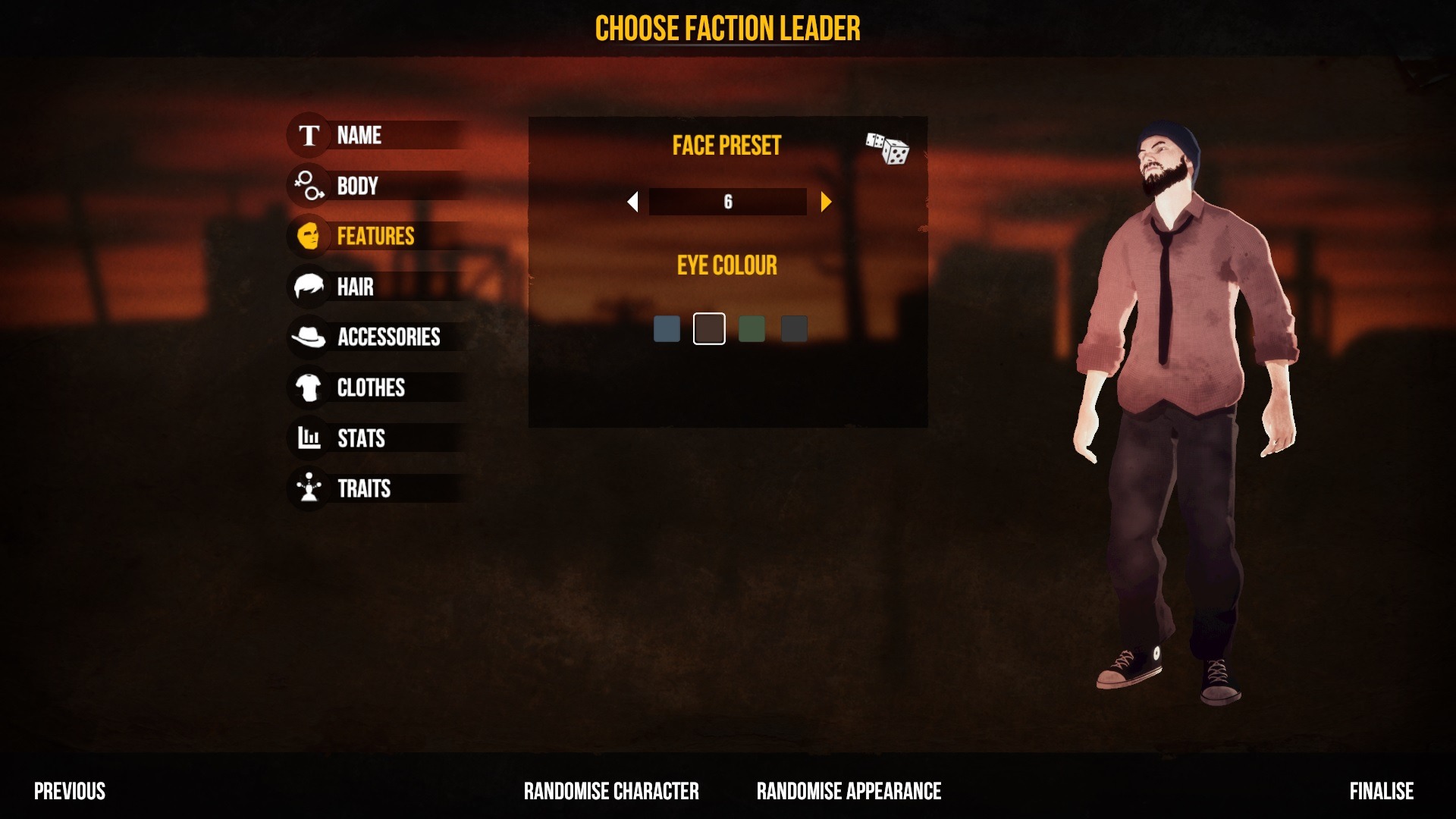The width and height of the screenshot is (1456, 819).
Task: Switch to the Traits section
Action: 364,489
